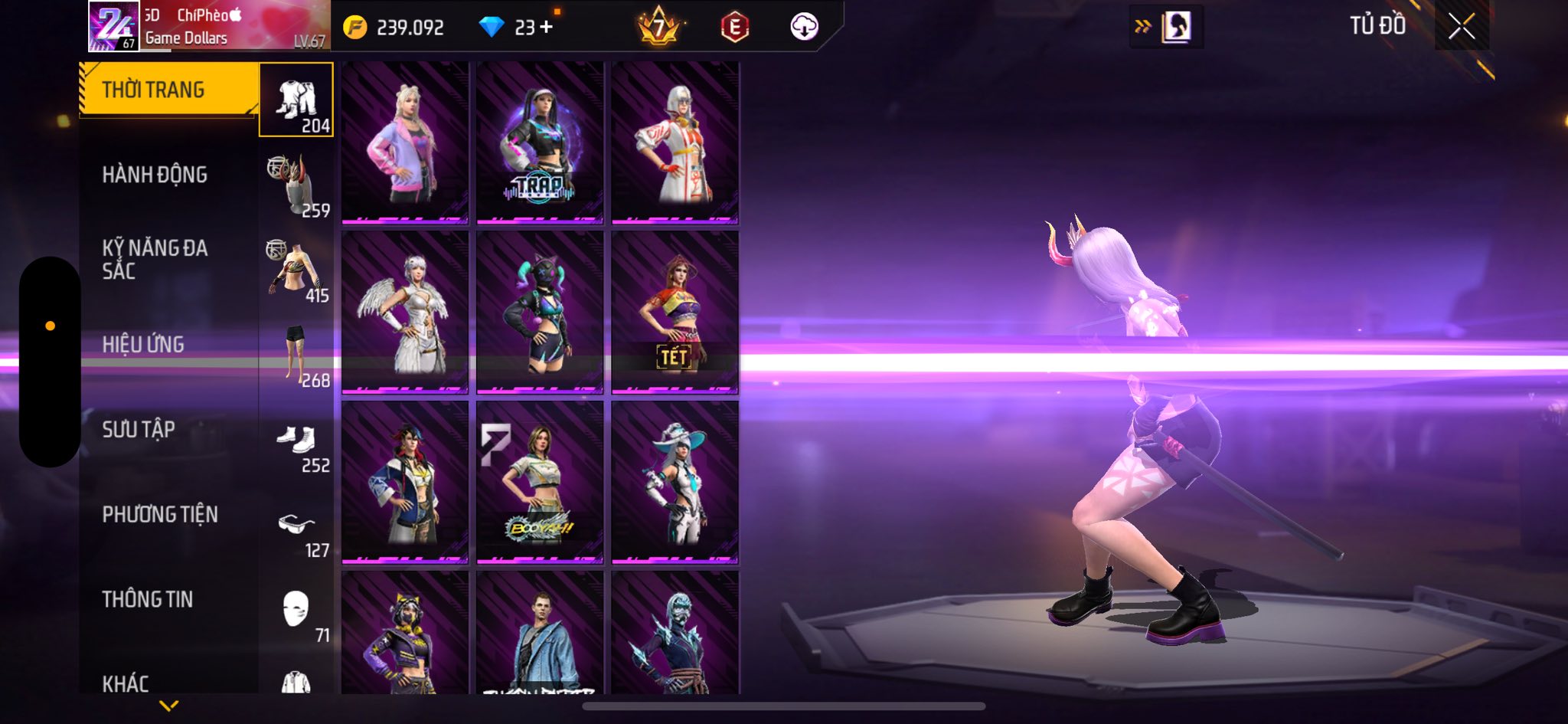Open the full outfit sets subcategory icon

click(296, 100)
